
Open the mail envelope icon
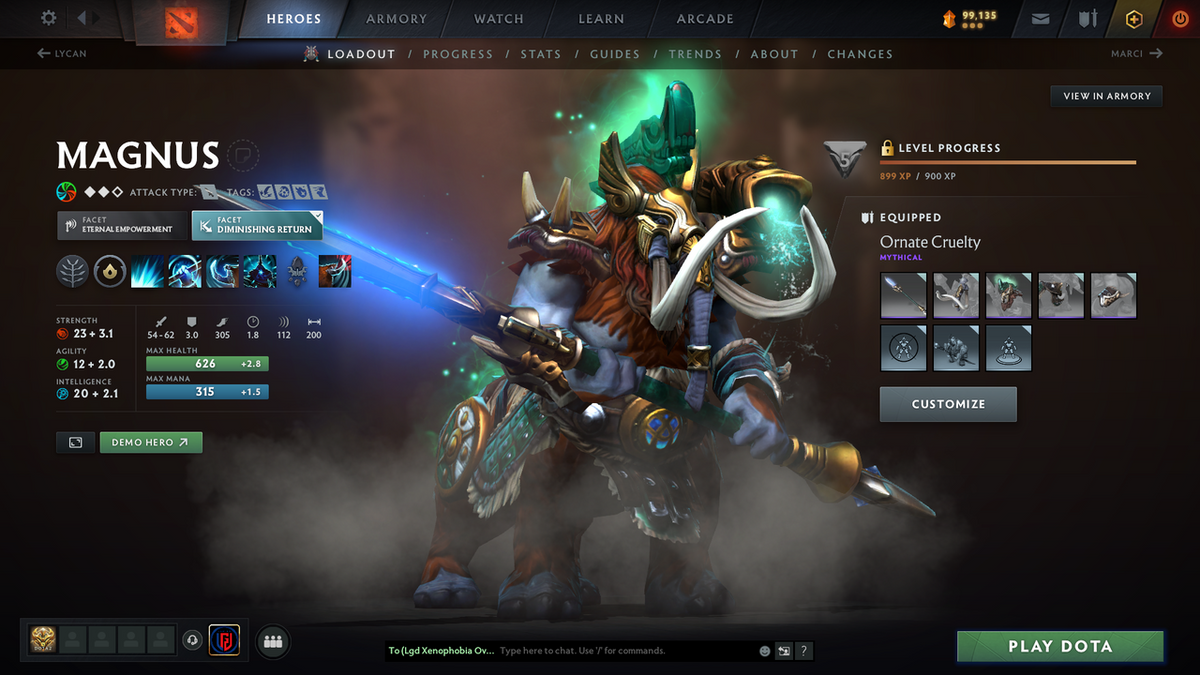[x=1041, y=19]
